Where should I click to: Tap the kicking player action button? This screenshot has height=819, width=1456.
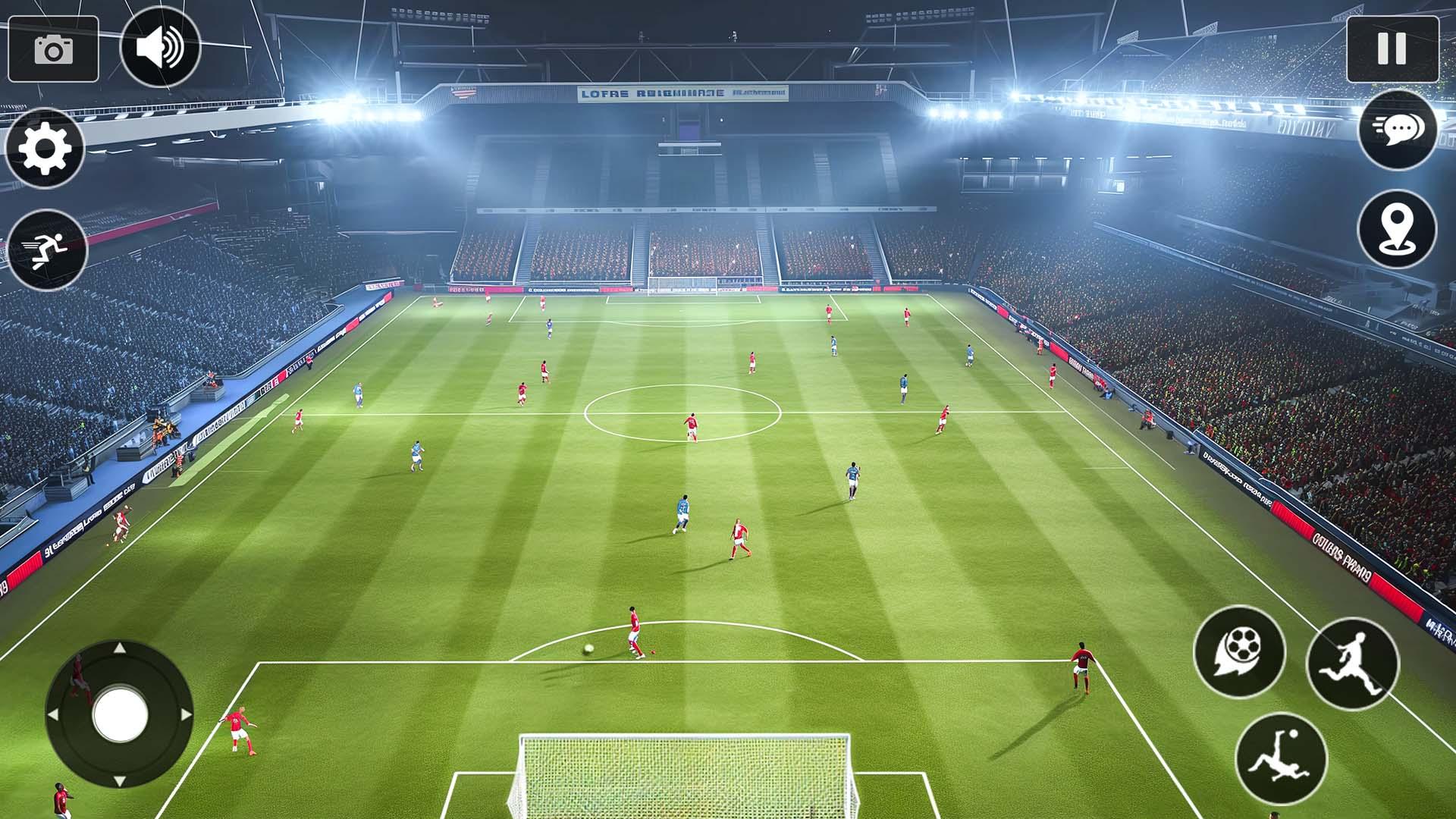coord(1352,664)
